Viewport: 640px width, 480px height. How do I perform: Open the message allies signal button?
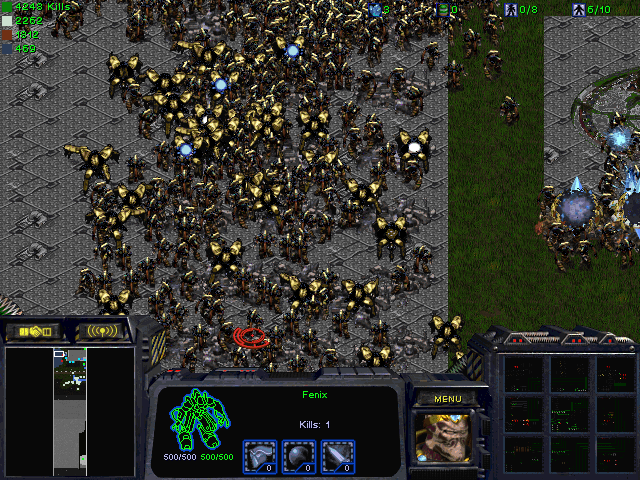[103, 331]
